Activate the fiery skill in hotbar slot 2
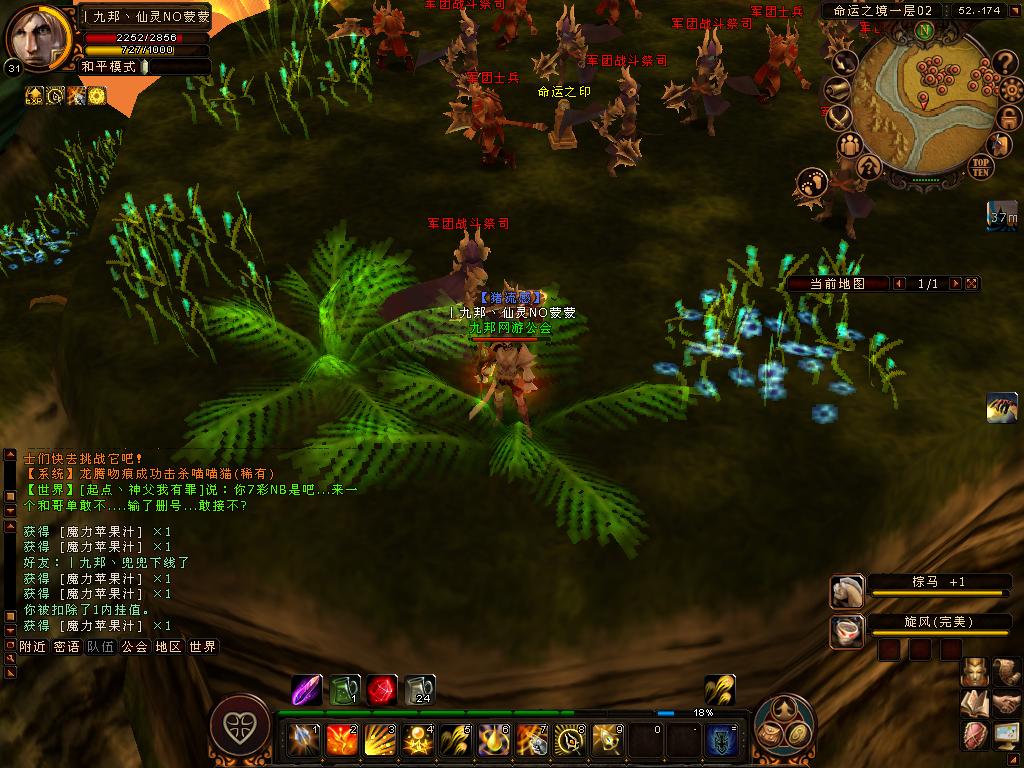The image size is (1024, 768). click(342, 739)
